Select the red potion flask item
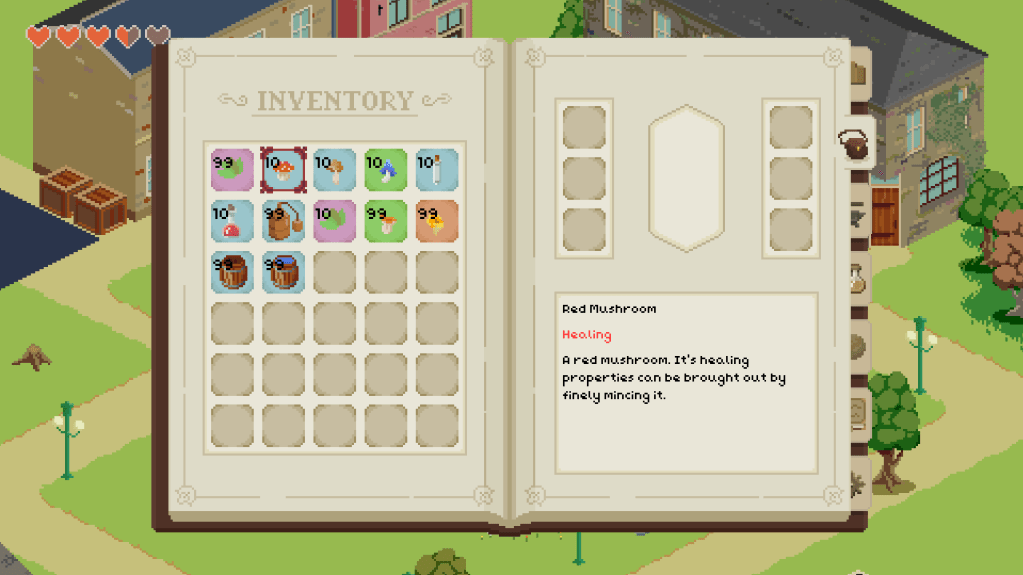 (232, 221)
